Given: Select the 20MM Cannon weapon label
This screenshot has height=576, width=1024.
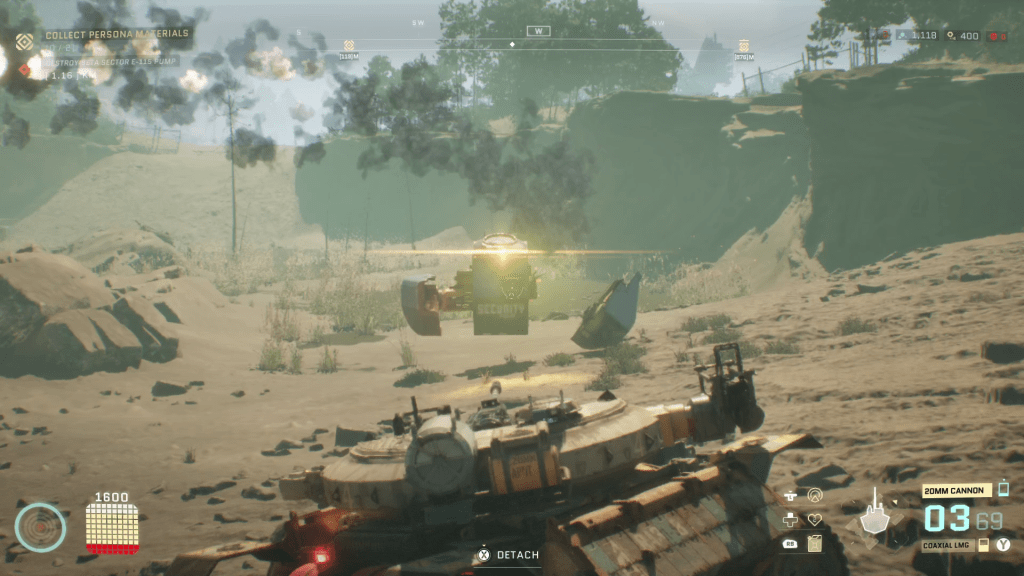Looking at the screenshot, I should click(957, 491).
